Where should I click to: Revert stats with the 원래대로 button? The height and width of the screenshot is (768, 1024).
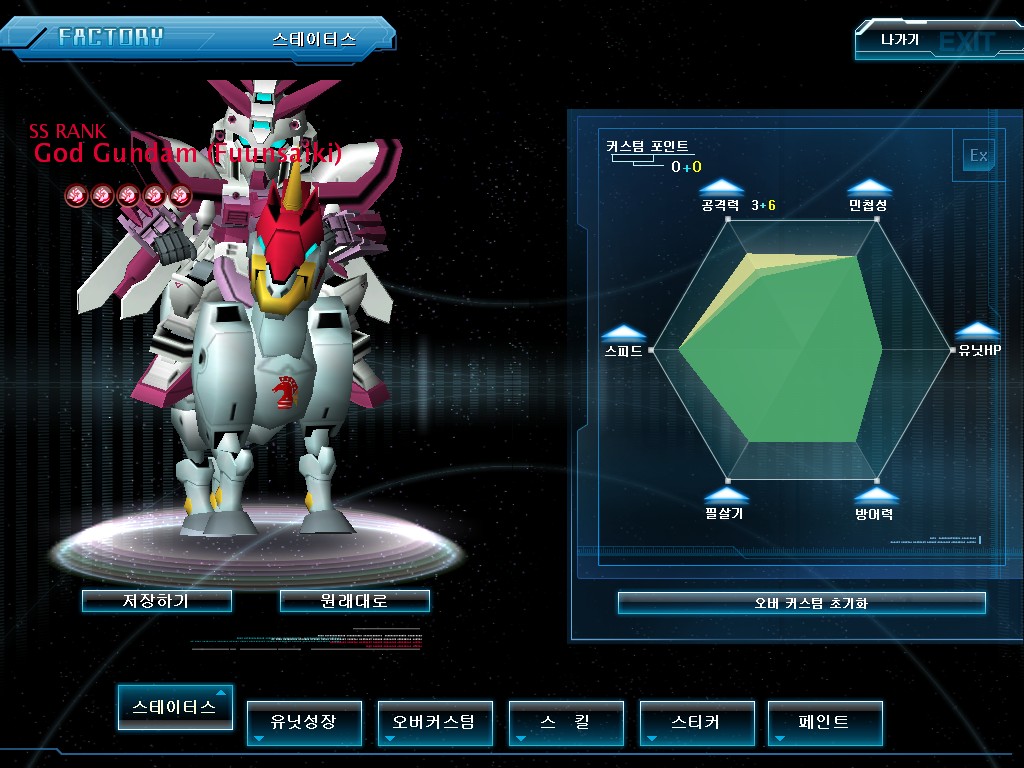355,601
